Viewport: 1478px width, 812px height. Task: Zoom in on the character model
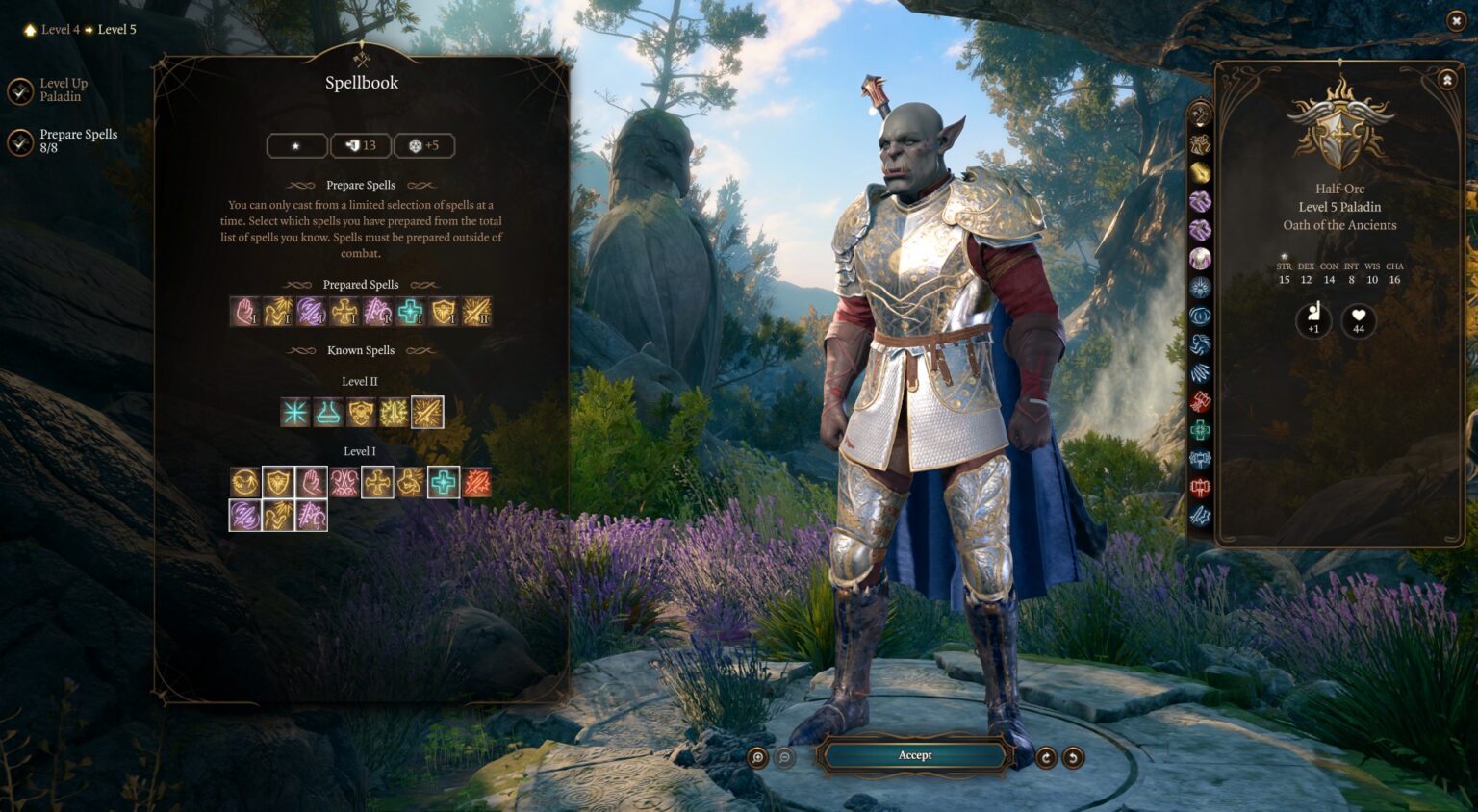point(758,757)
